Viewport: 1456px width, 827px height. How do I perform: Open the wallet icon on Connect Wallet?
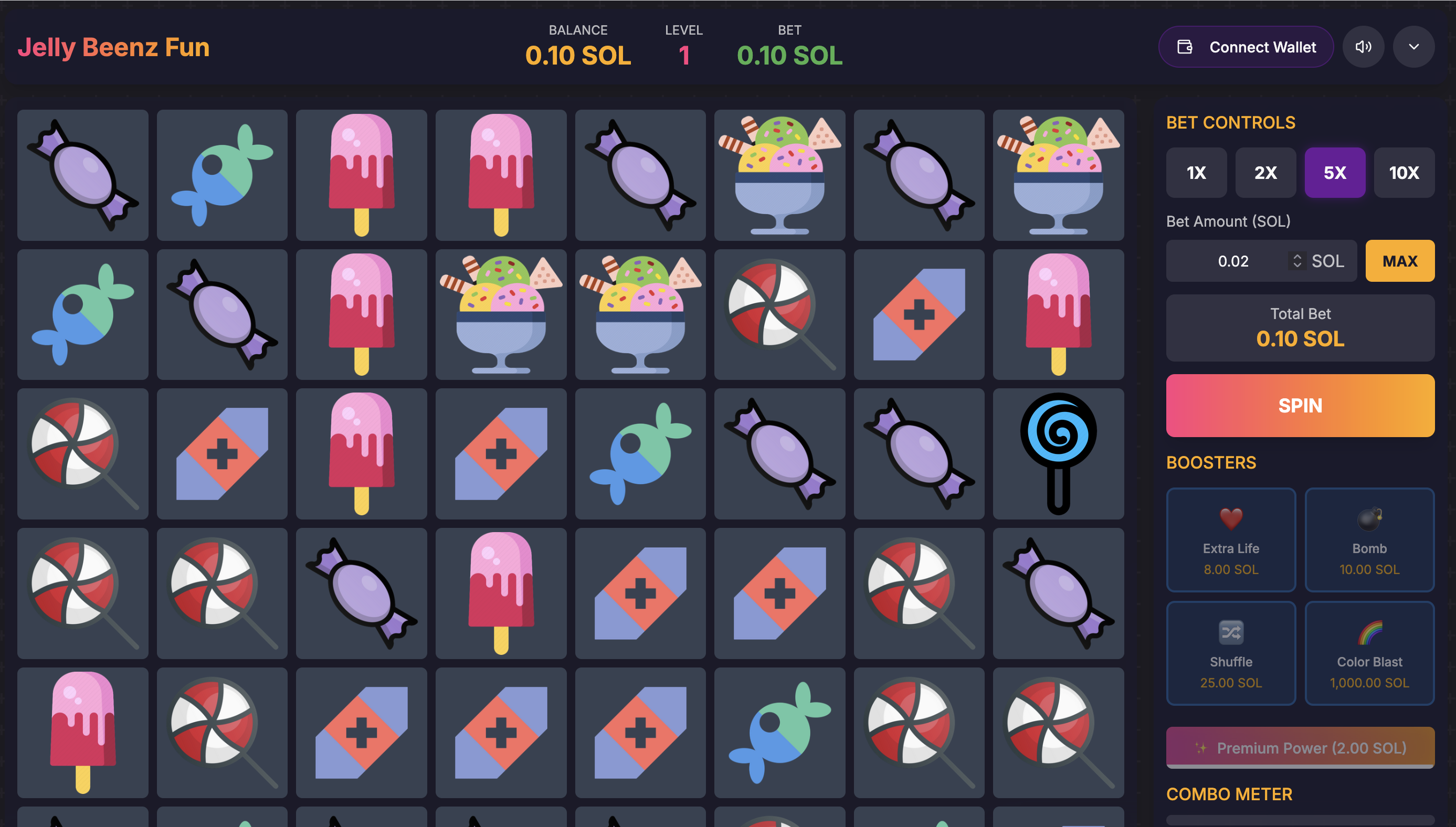click(1186, 47)
